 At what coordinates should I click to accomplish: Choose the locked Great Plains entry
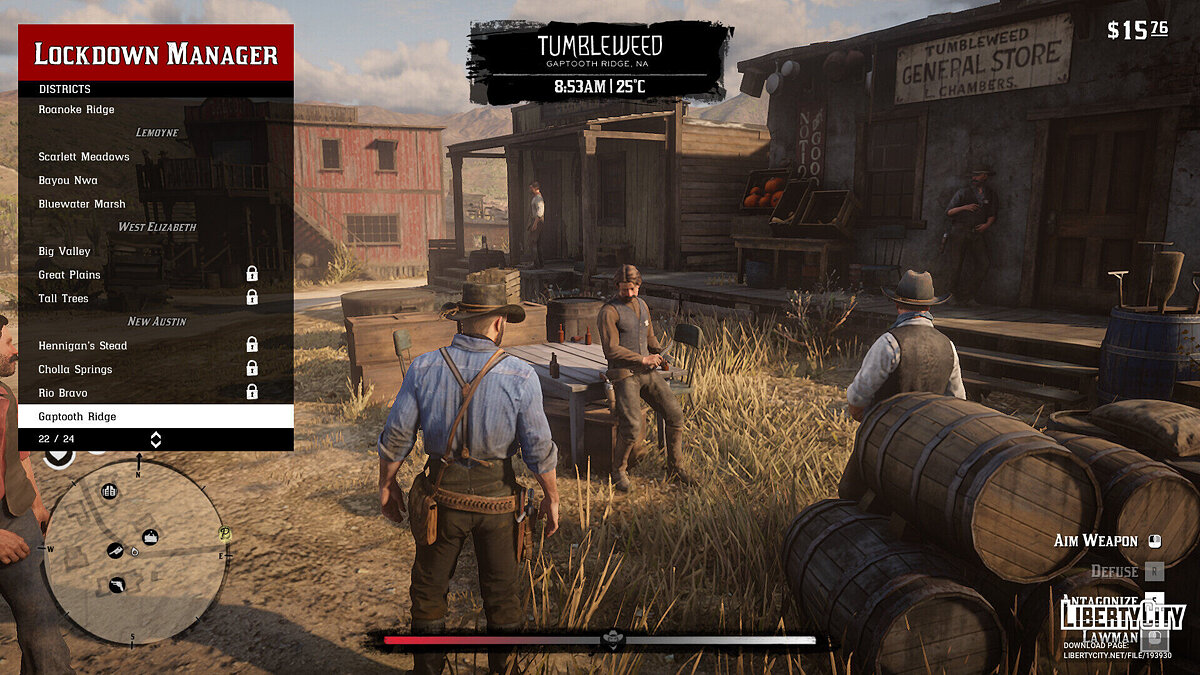[x=70, y=275]
